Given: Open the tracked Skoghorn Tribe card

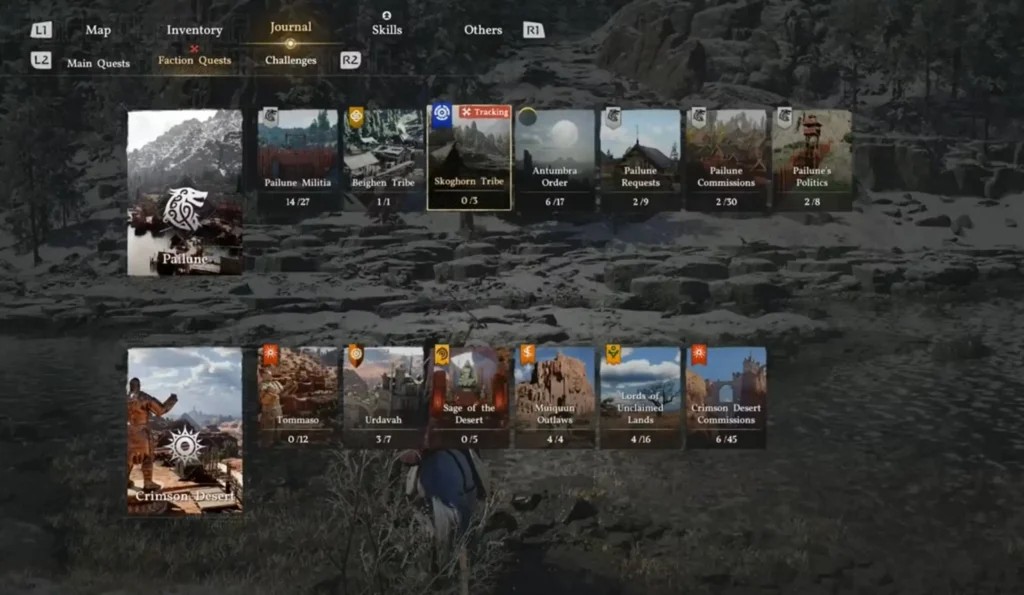Looking at the screenshot, I should (x=469, y=158).
